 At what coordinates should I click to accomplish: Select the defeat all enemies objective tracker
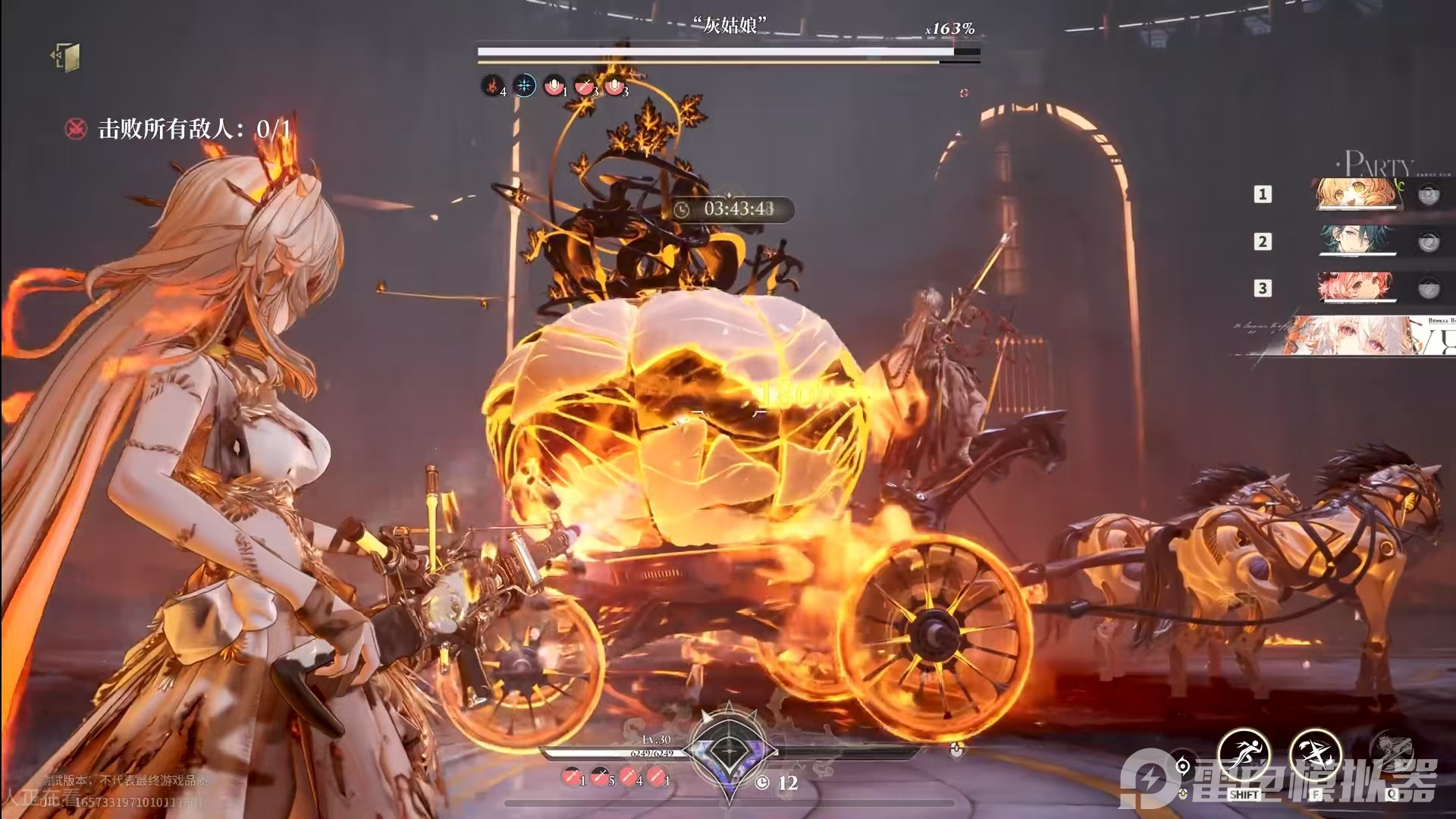coord(178,129)
